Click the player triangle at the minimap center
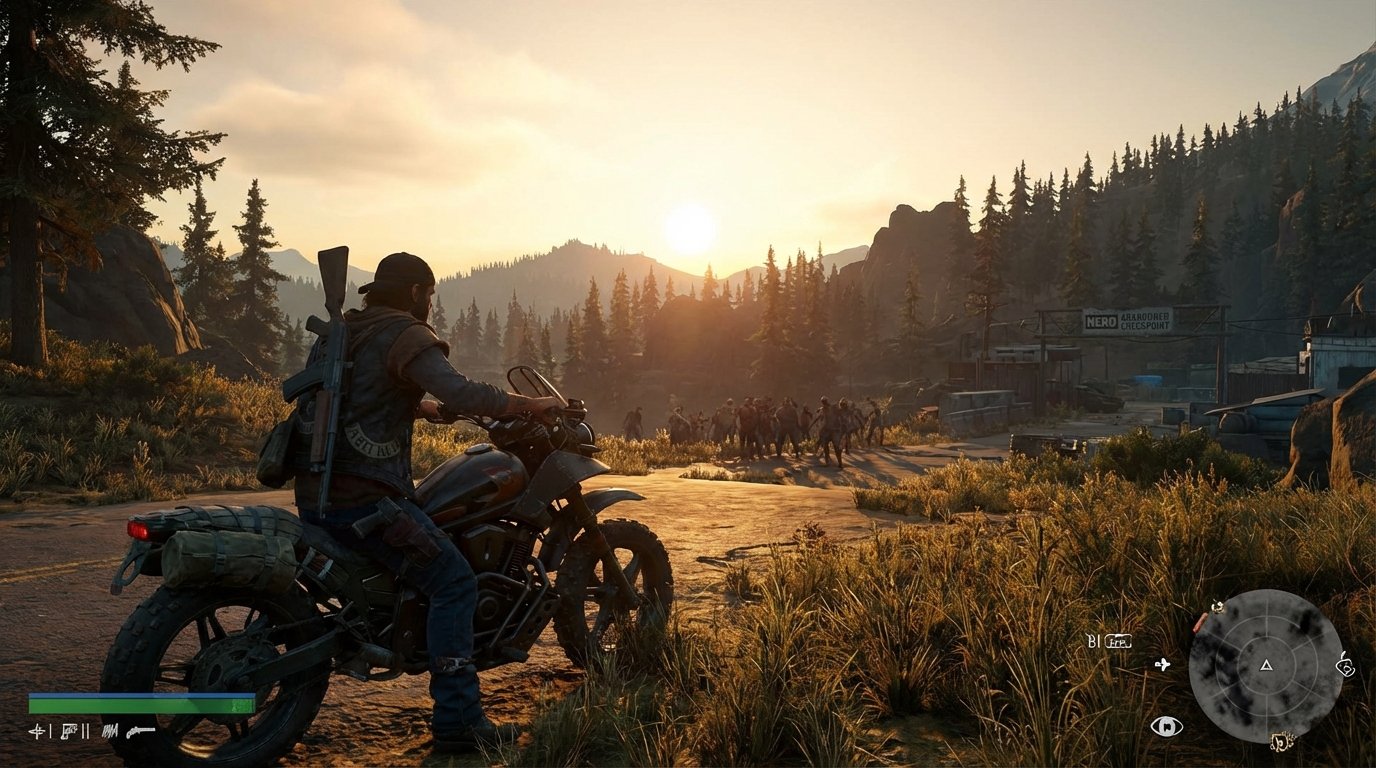 coord(1265,665)
